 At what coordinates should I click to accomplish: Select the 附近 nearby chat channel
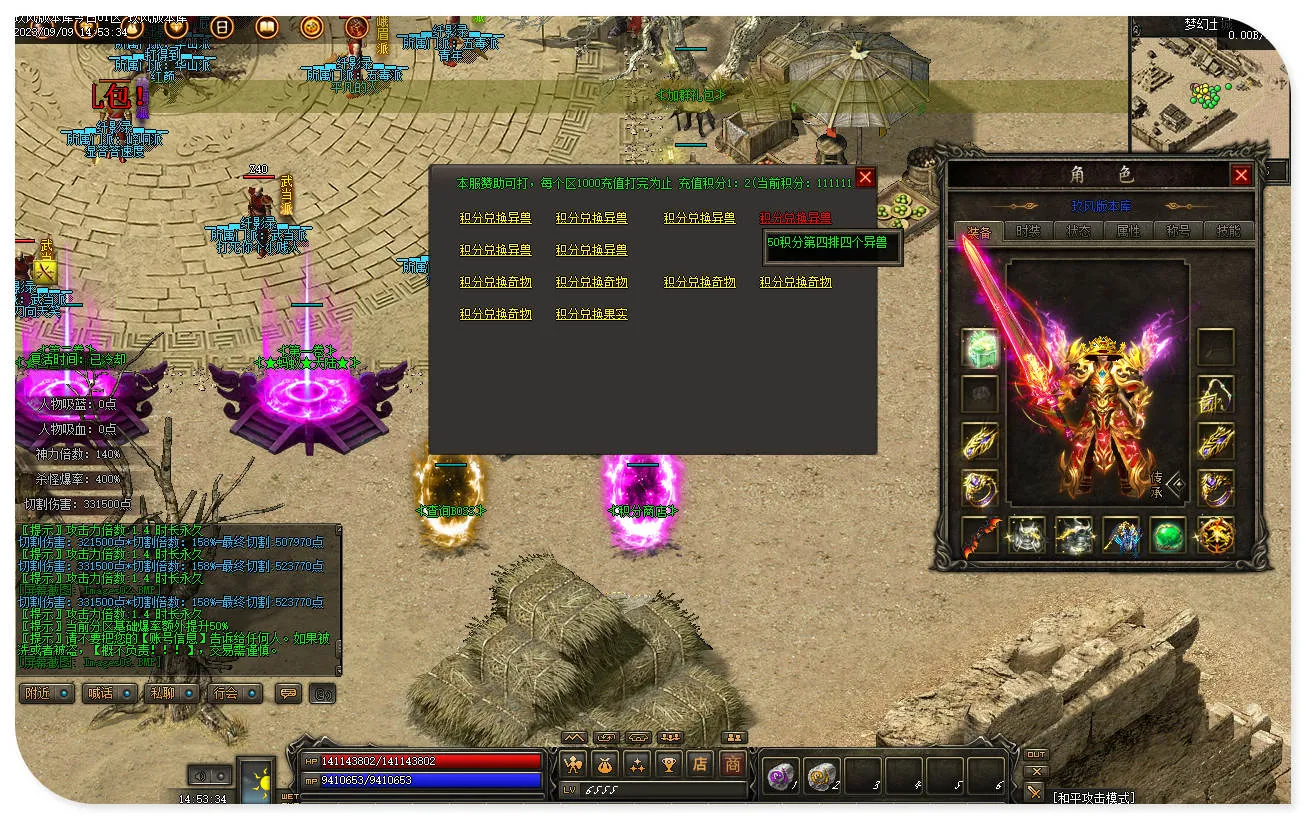coord(46,693)
